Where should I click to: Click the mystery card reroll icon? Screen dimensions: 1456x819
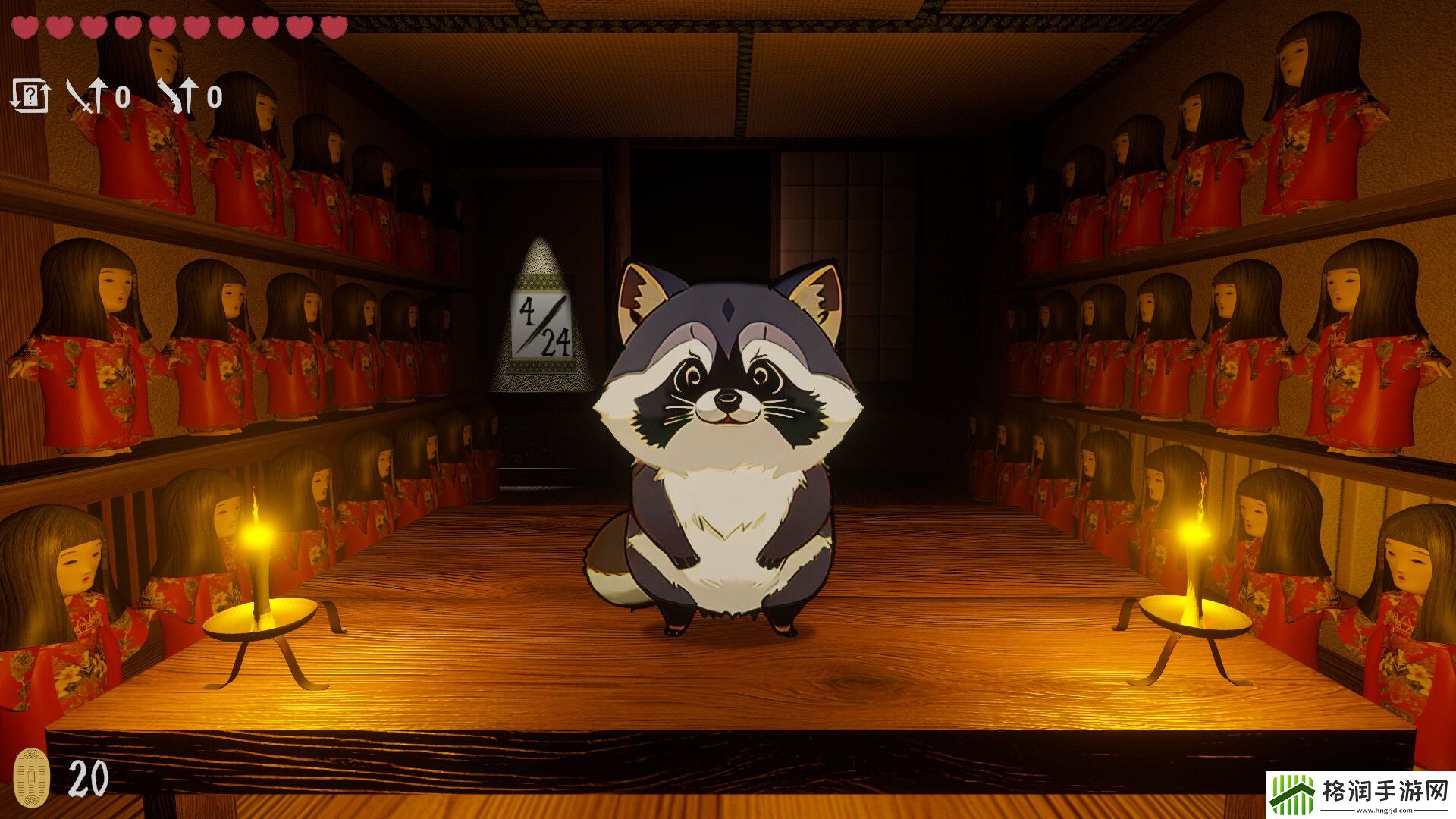[30, 96]
